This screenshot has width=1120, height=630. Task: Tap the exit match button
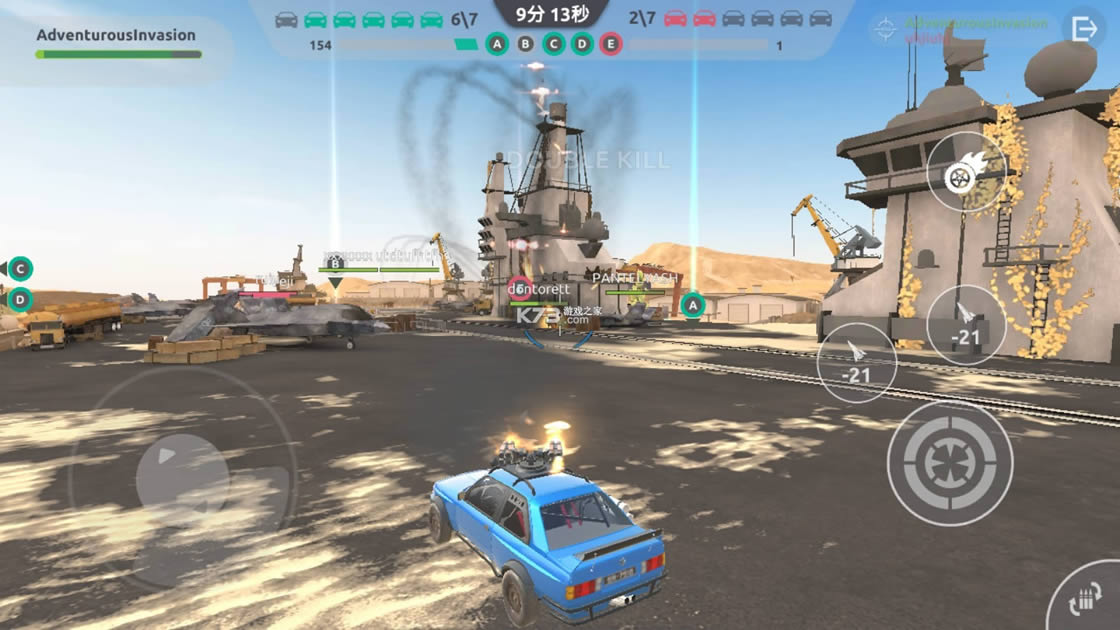click(1084, 30)
